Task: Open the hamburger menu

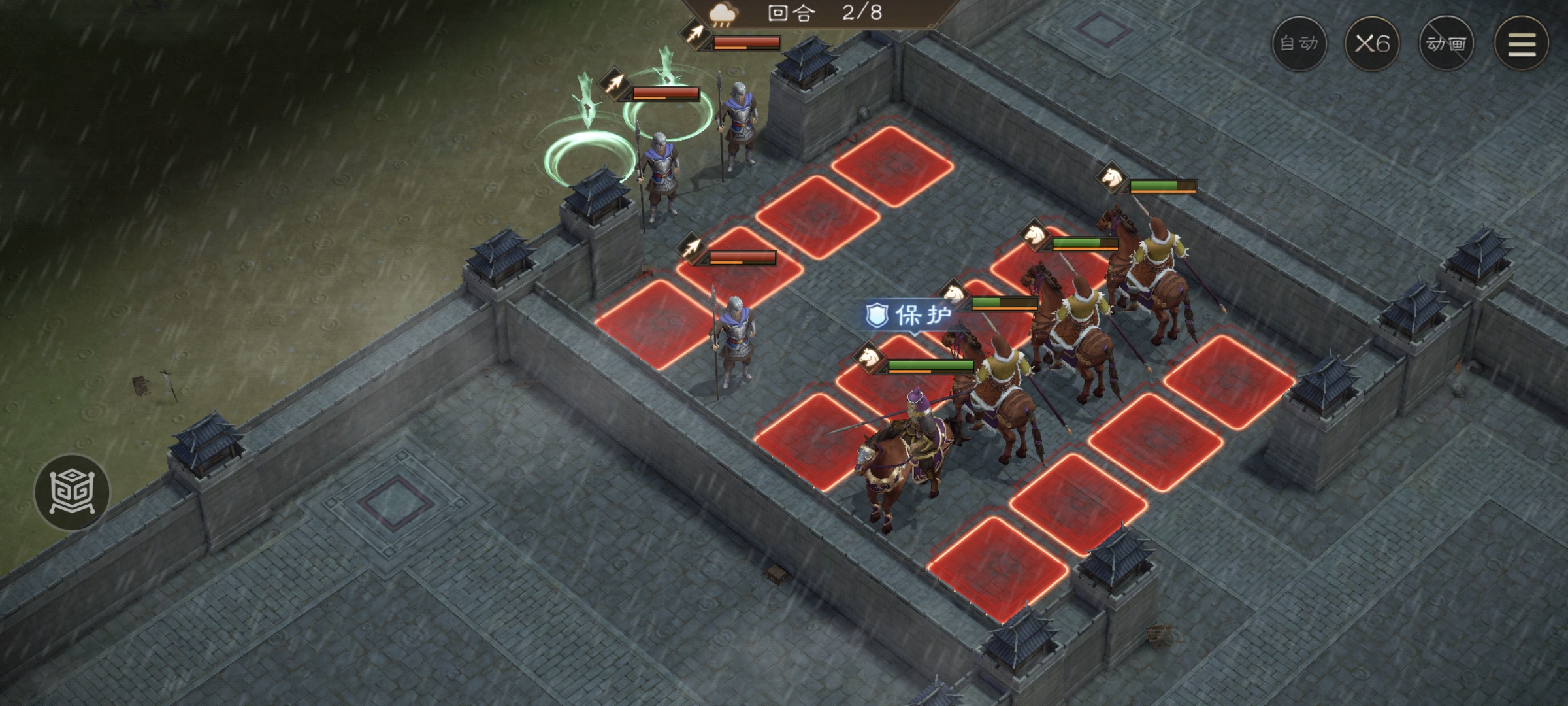Action: 1522,44
